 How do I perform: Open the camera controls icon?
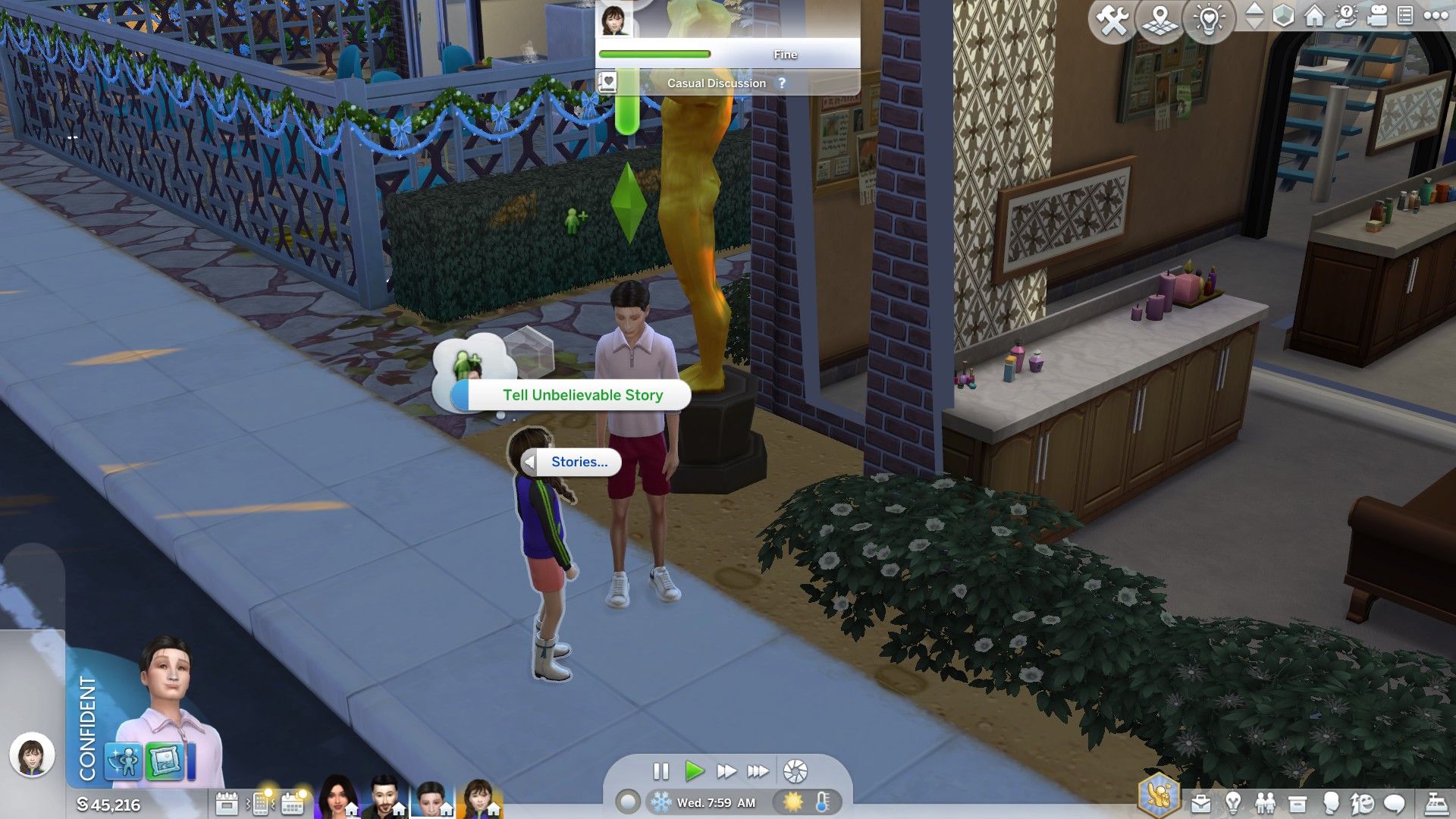1376,16
